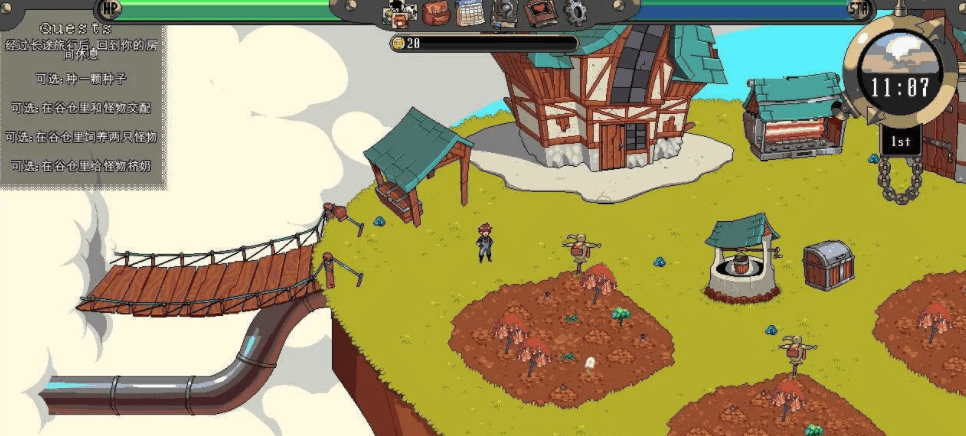
Task: Select the optional quest 在谷仓里饲养两只怪物
Action: 81,136
